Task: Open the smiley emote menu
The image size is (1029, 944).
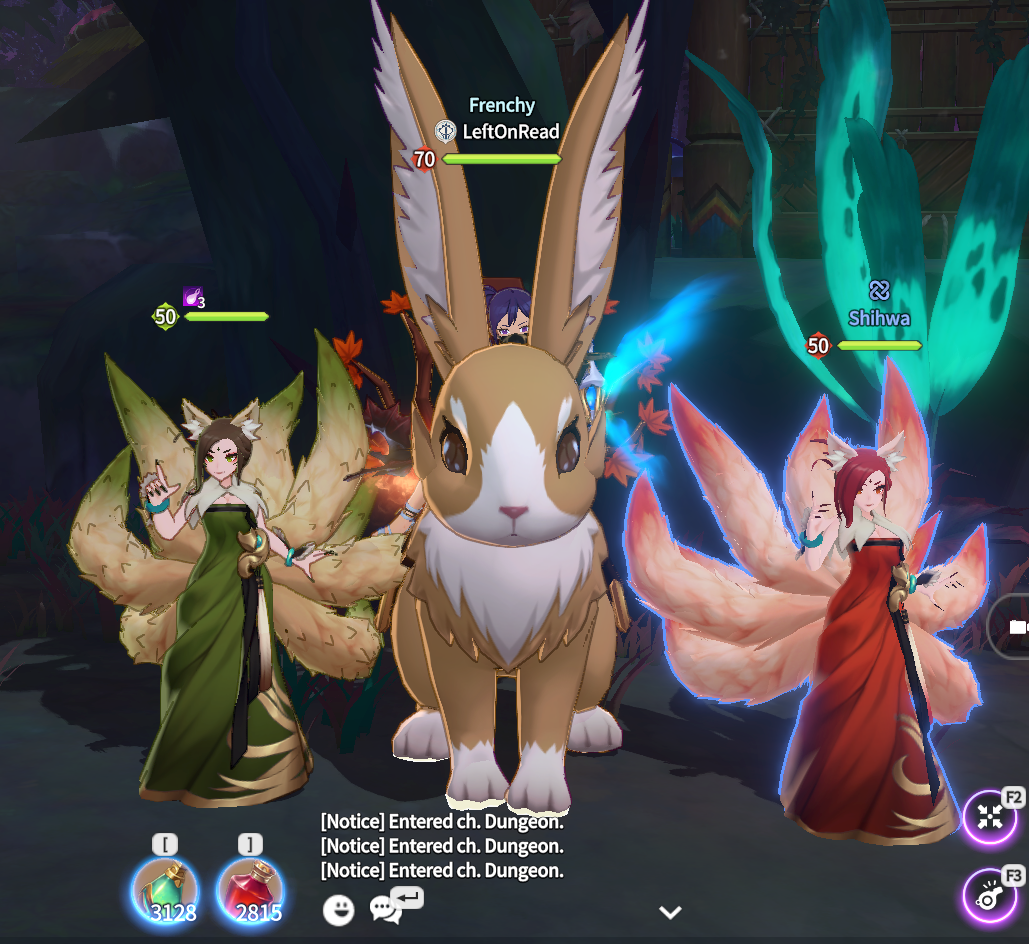Action: pyautogui.click(x=338, y=910)
